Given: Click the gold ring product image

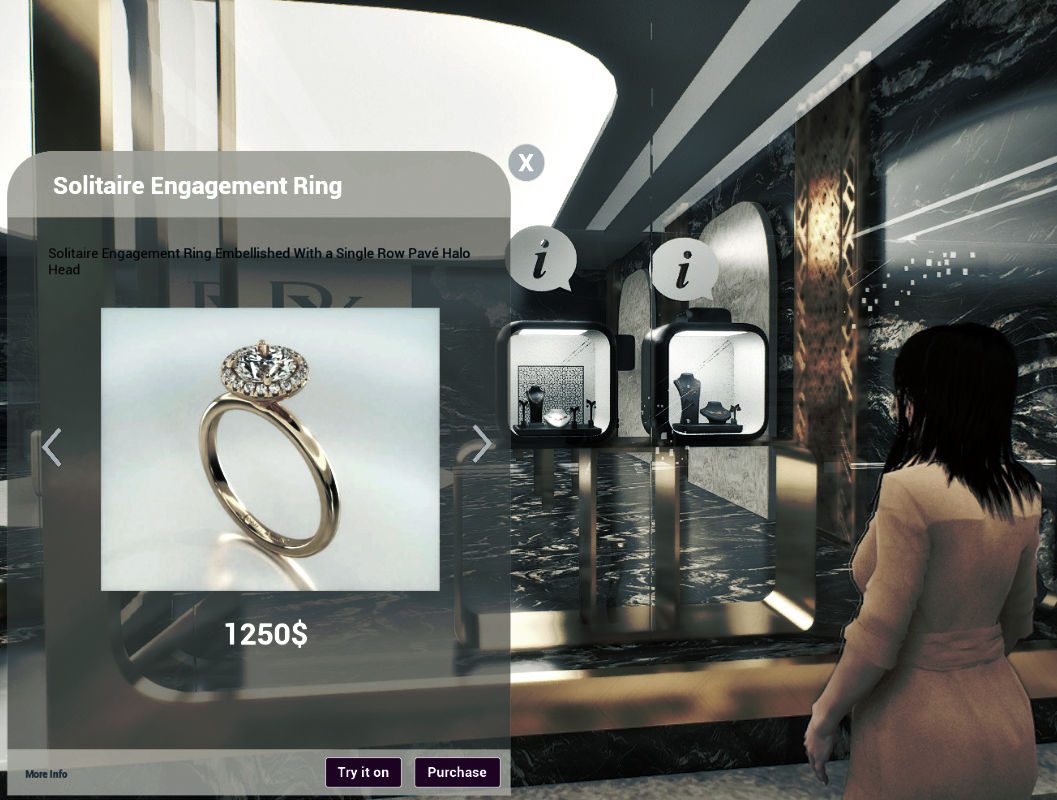Looking at the screenshot, I should coord(270,449).
